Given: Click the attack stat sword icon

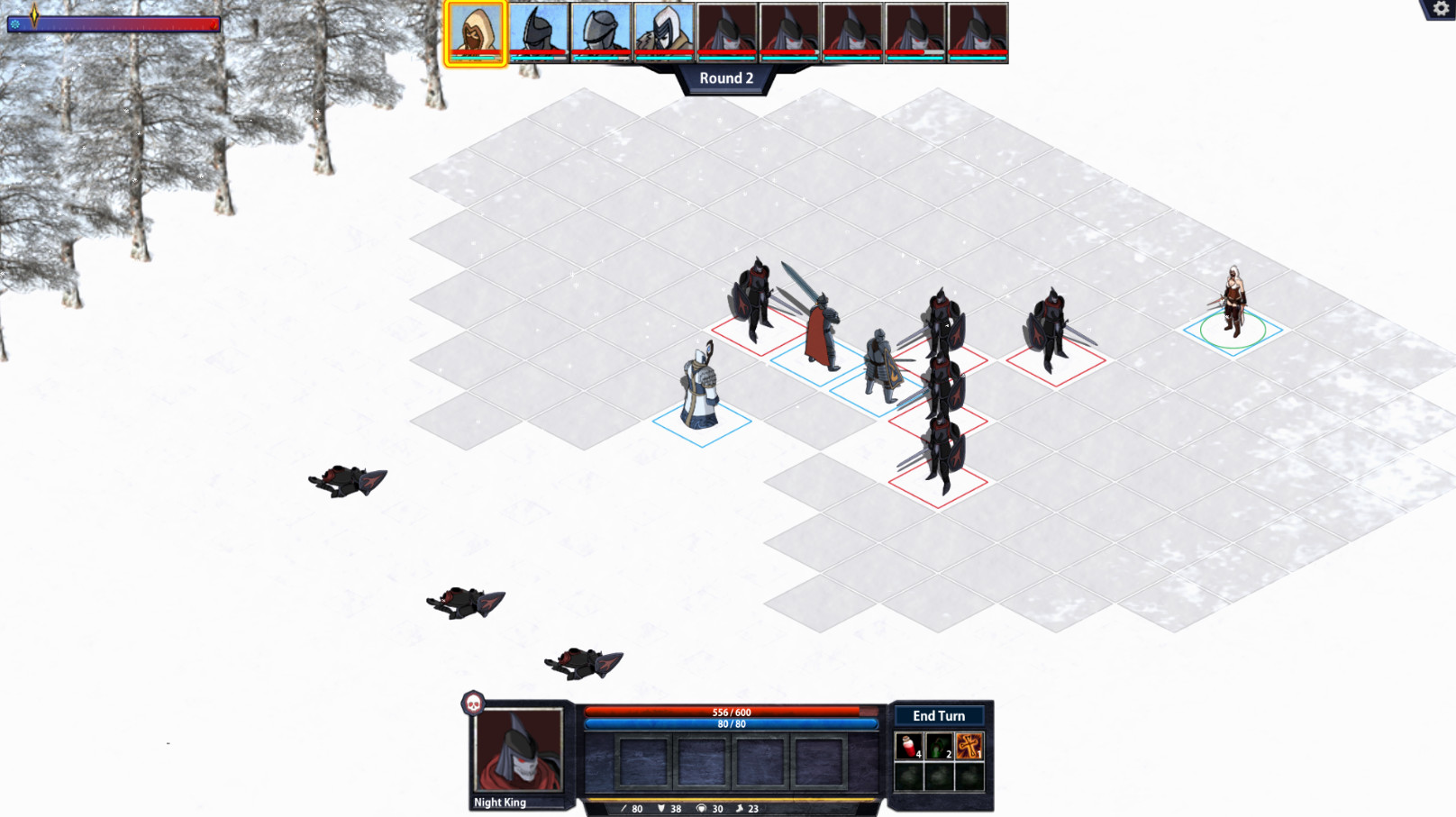Looking at the screenshot, I should point(625,808).
